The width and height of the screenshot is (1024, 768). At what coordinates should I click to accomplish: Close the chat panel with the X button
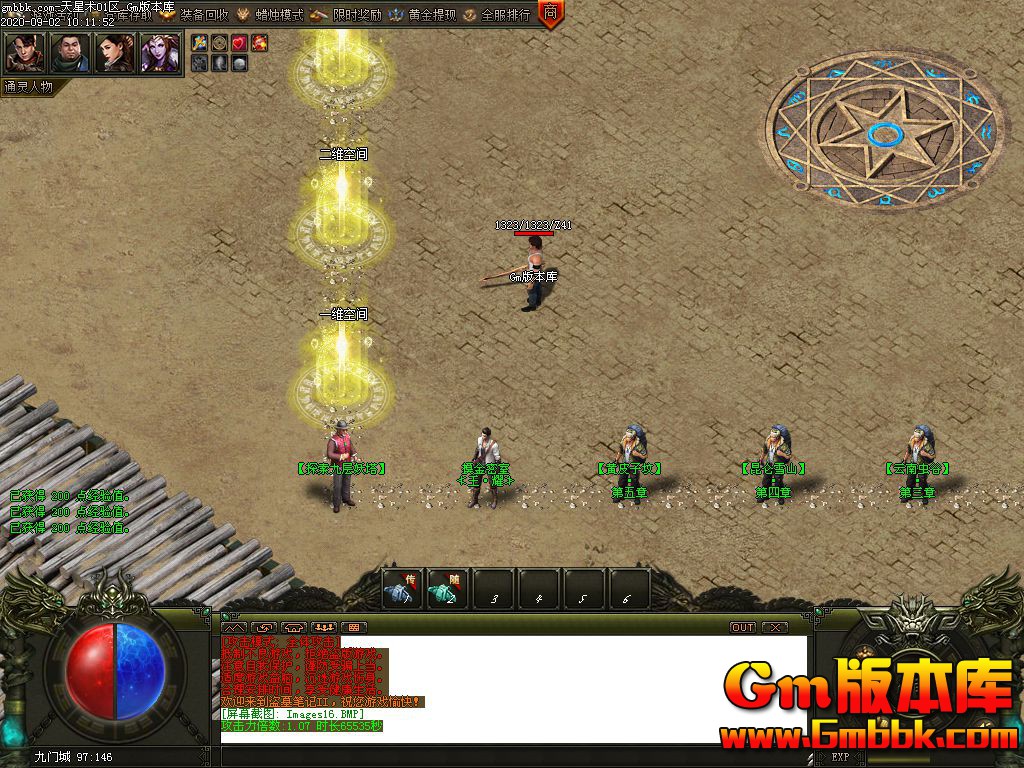[x=774, y=627]
